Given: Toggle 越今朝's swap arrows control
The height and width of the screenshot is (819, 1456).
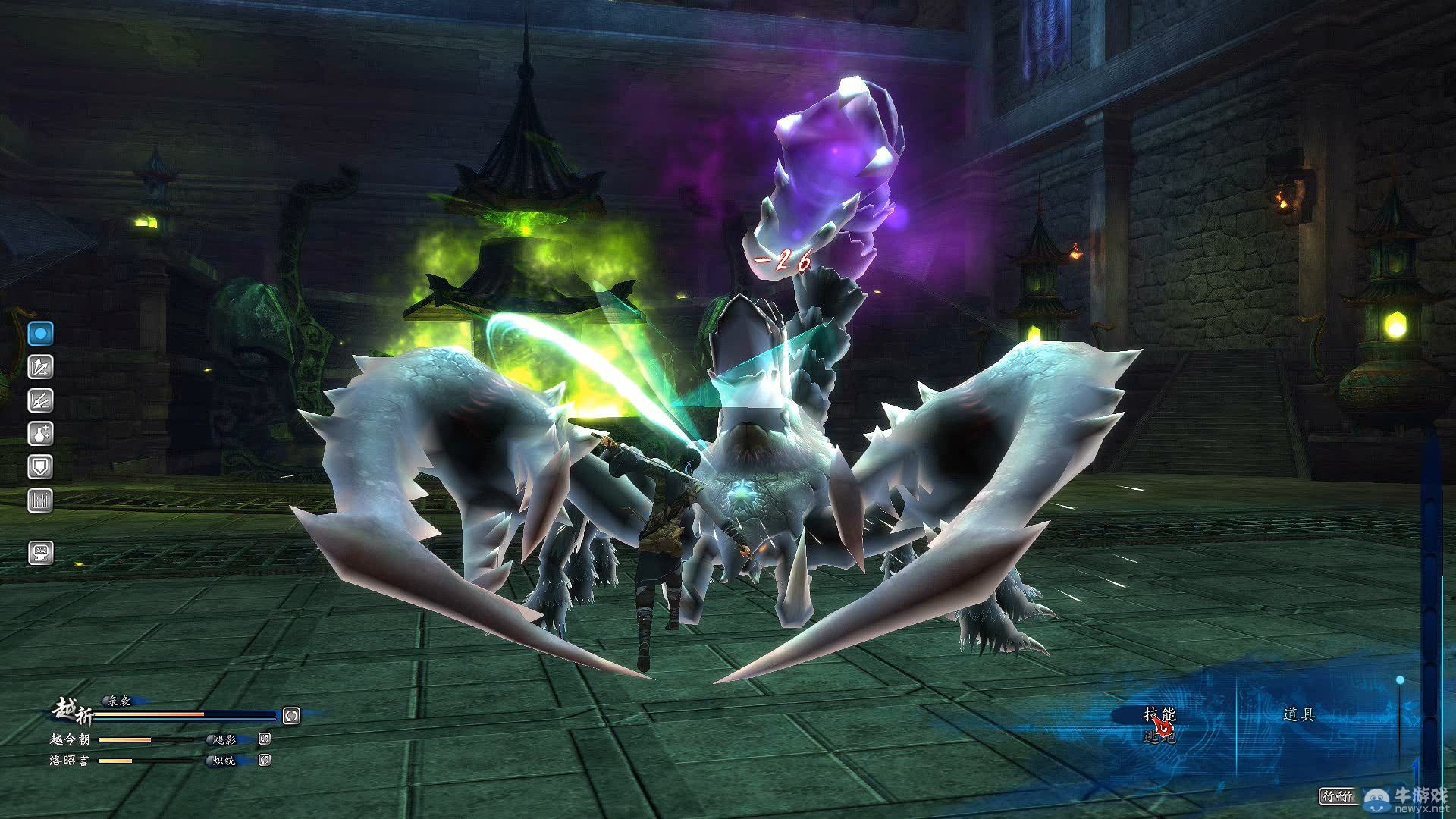Looking at the screenshot, I should 264,738.
